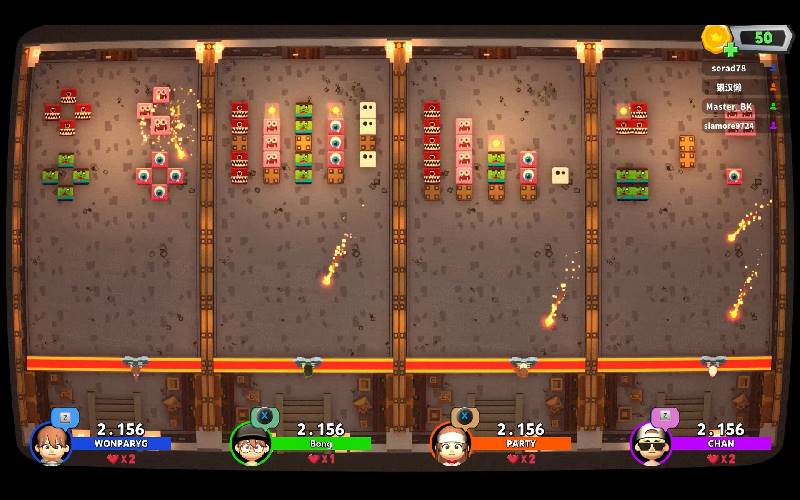Select player serad78 in the list
The image size is (800, 500).
[727, 68]
